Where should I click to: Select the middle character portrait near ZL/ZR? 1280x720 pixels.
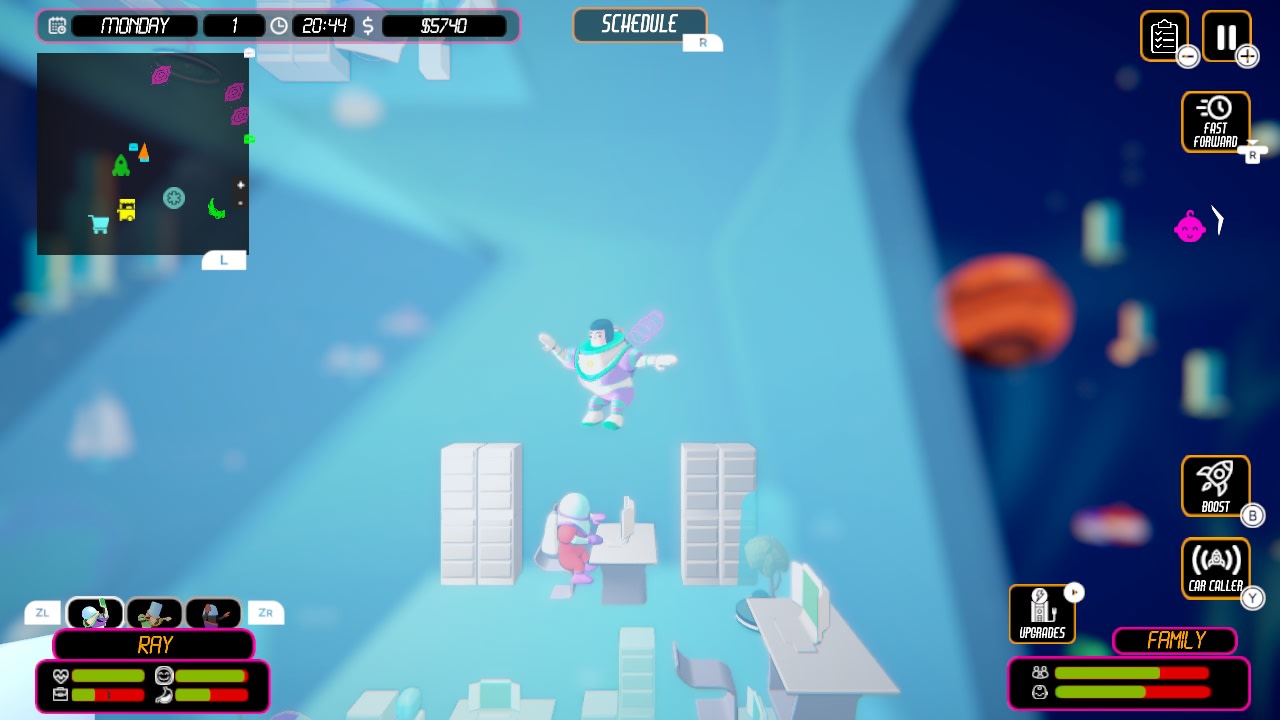coord(152,612)
